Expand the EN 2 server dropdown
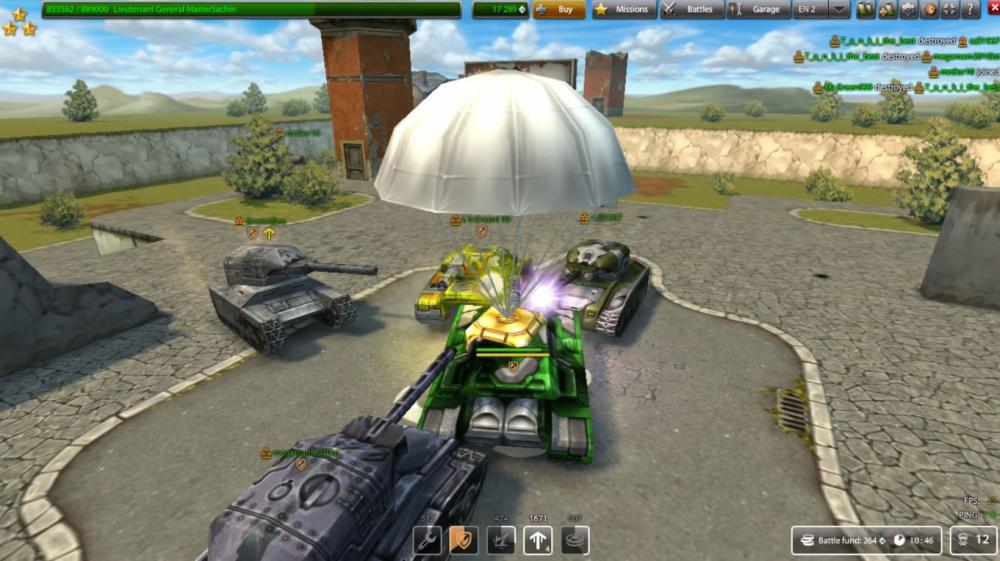Viewport: 1000px width, 561px height. pos(839,9)
